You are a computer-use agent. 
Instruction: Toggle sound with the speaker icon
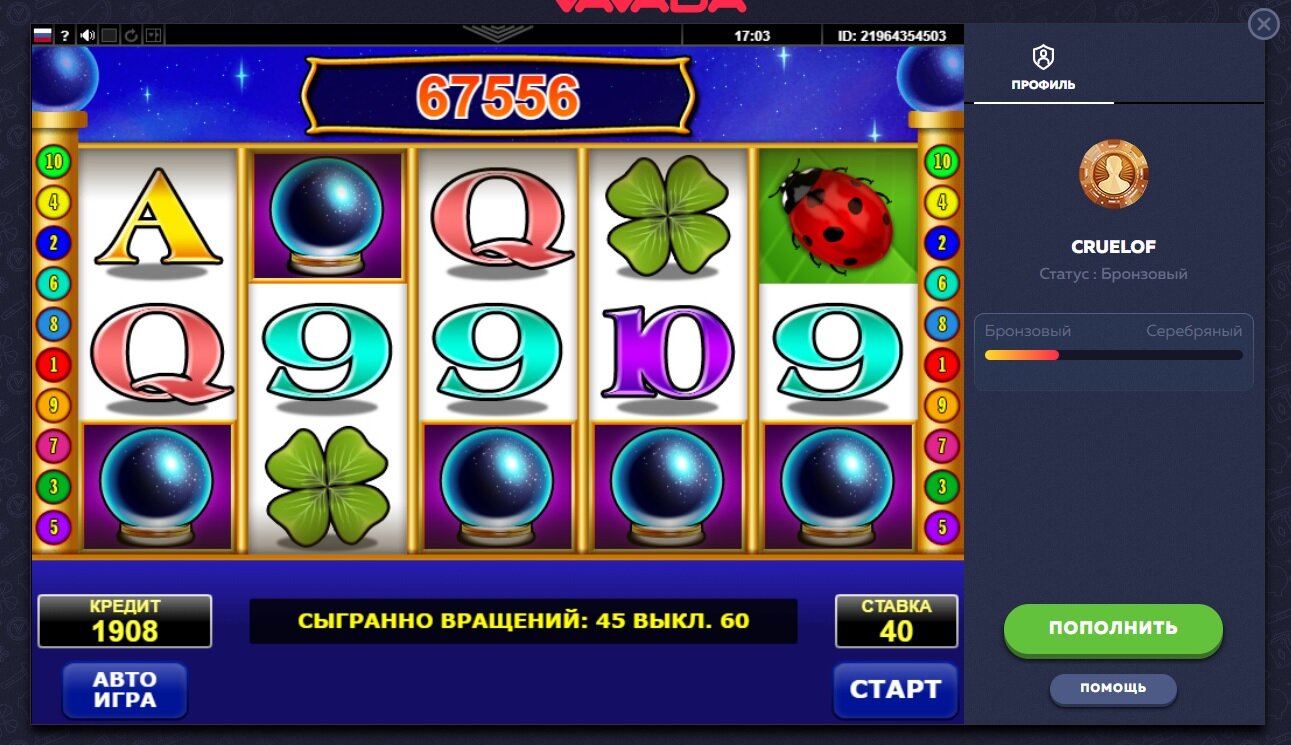tap(88, 36)
